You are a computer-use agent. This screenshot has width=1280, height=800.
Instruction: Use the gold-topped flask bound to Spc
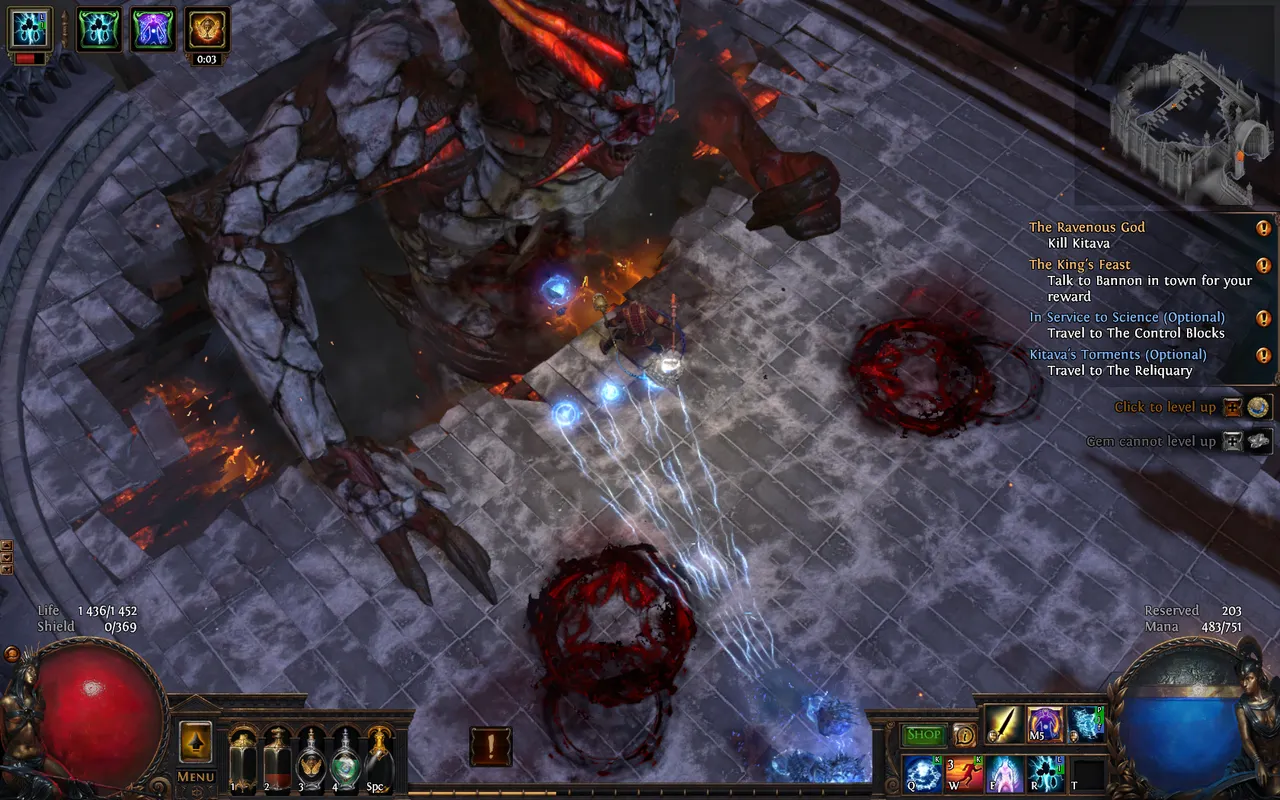379,760
